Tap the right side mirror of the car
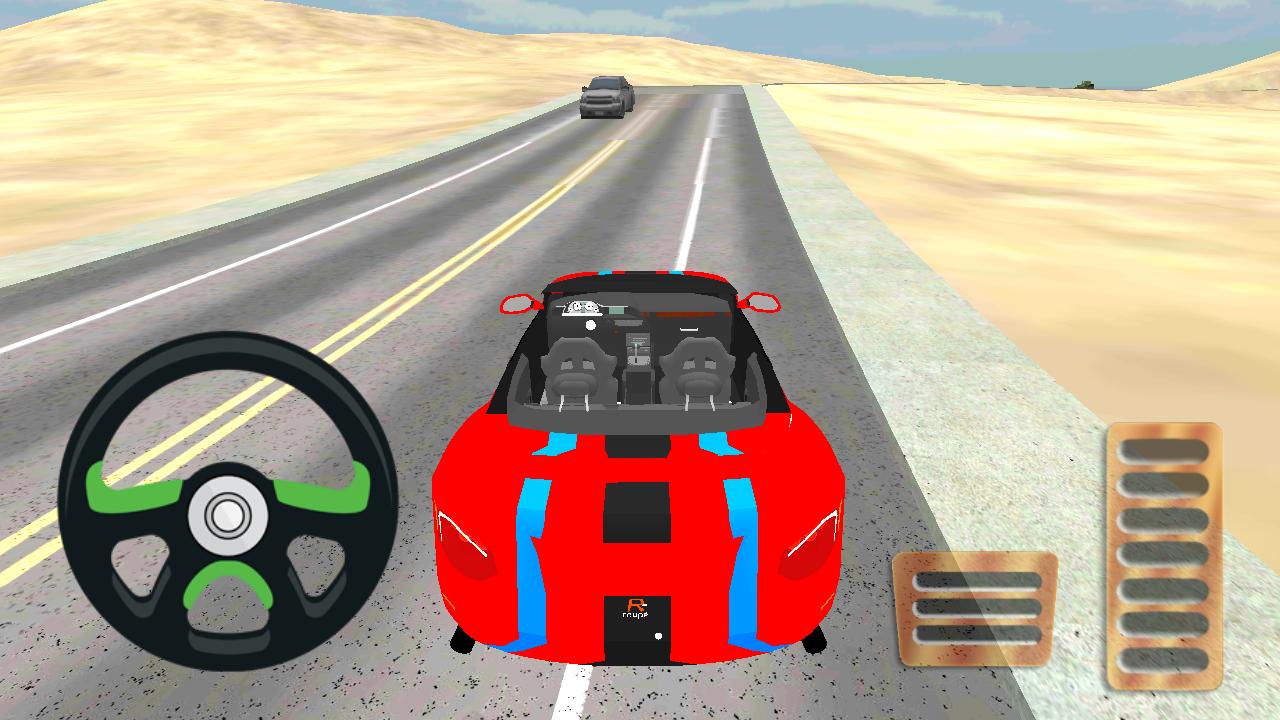Screen dimensions: 1280x720 762,302
